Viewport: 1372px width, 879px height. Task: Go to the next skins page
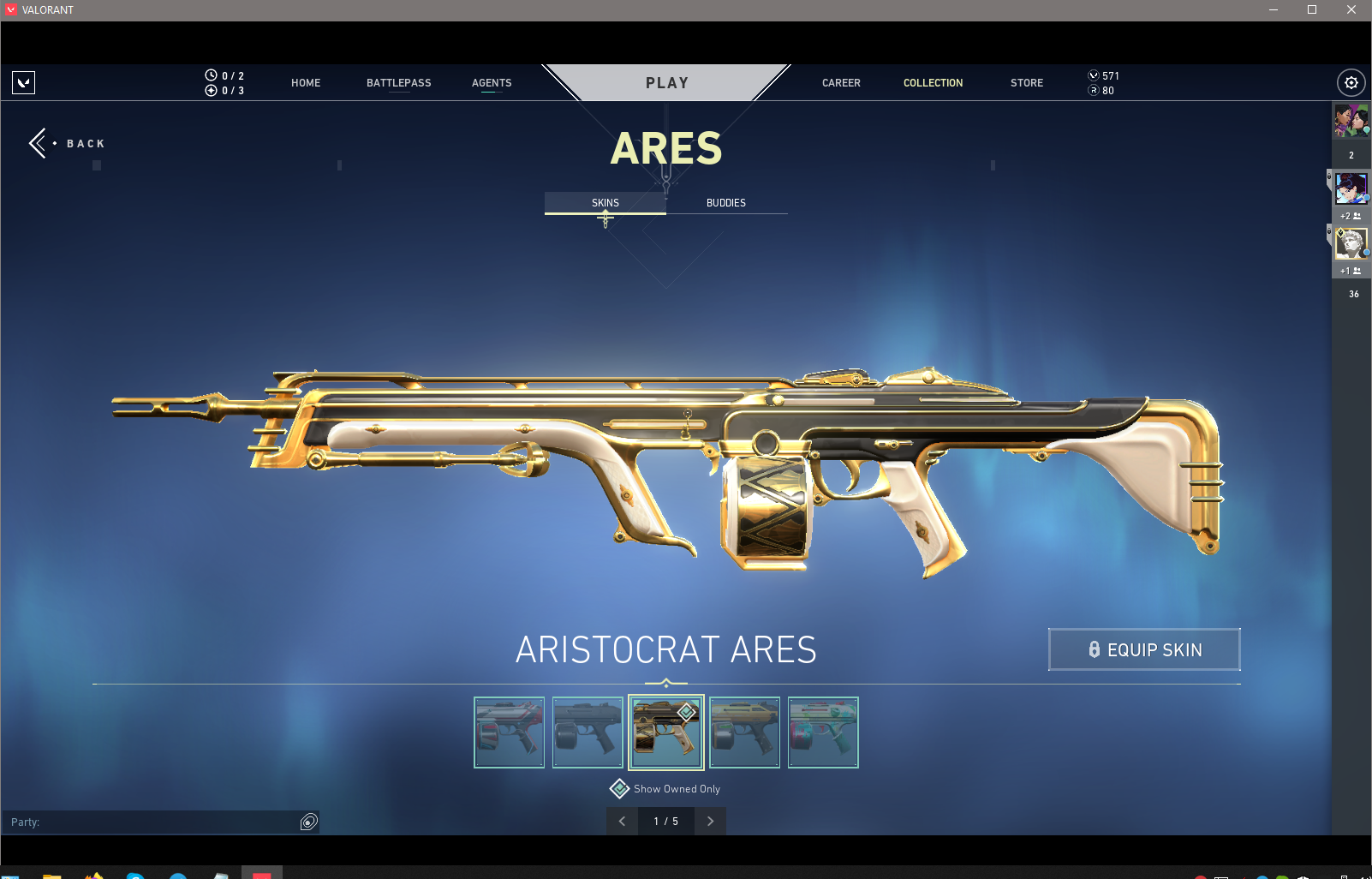tap(710, 821)
